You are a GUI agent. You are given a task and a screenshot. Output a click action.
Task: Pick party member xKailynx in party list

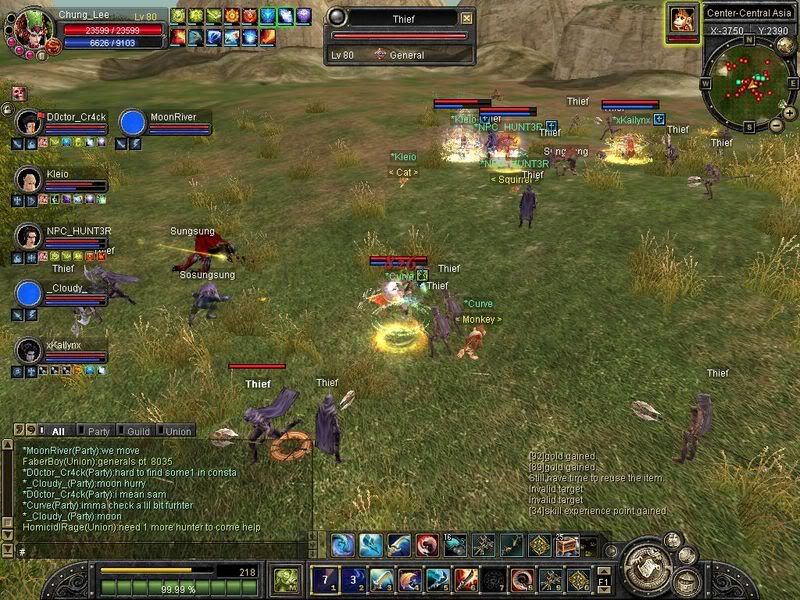coord(30,350)
